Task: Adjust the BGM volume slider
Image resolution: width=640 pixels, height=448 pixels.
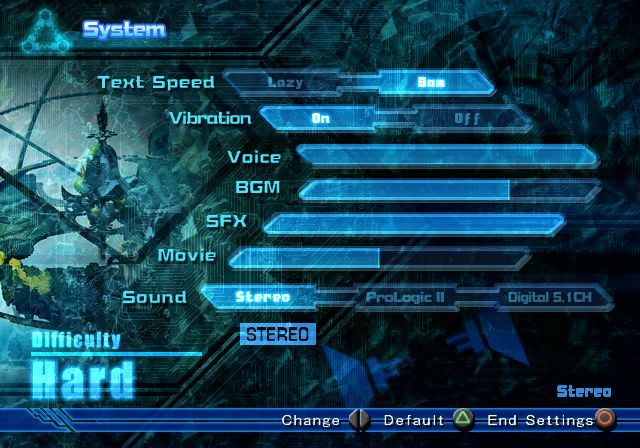Action: (x=448, y=189)
